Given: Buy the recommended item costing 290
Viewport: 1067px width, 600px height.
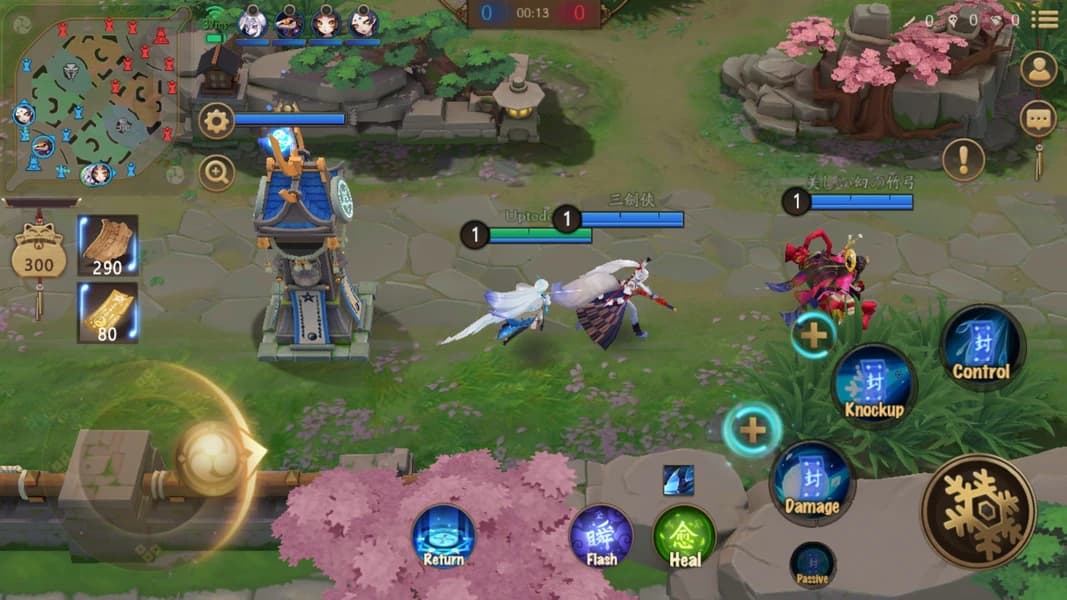Looking at the screenshot, I should tap(107, 245).
